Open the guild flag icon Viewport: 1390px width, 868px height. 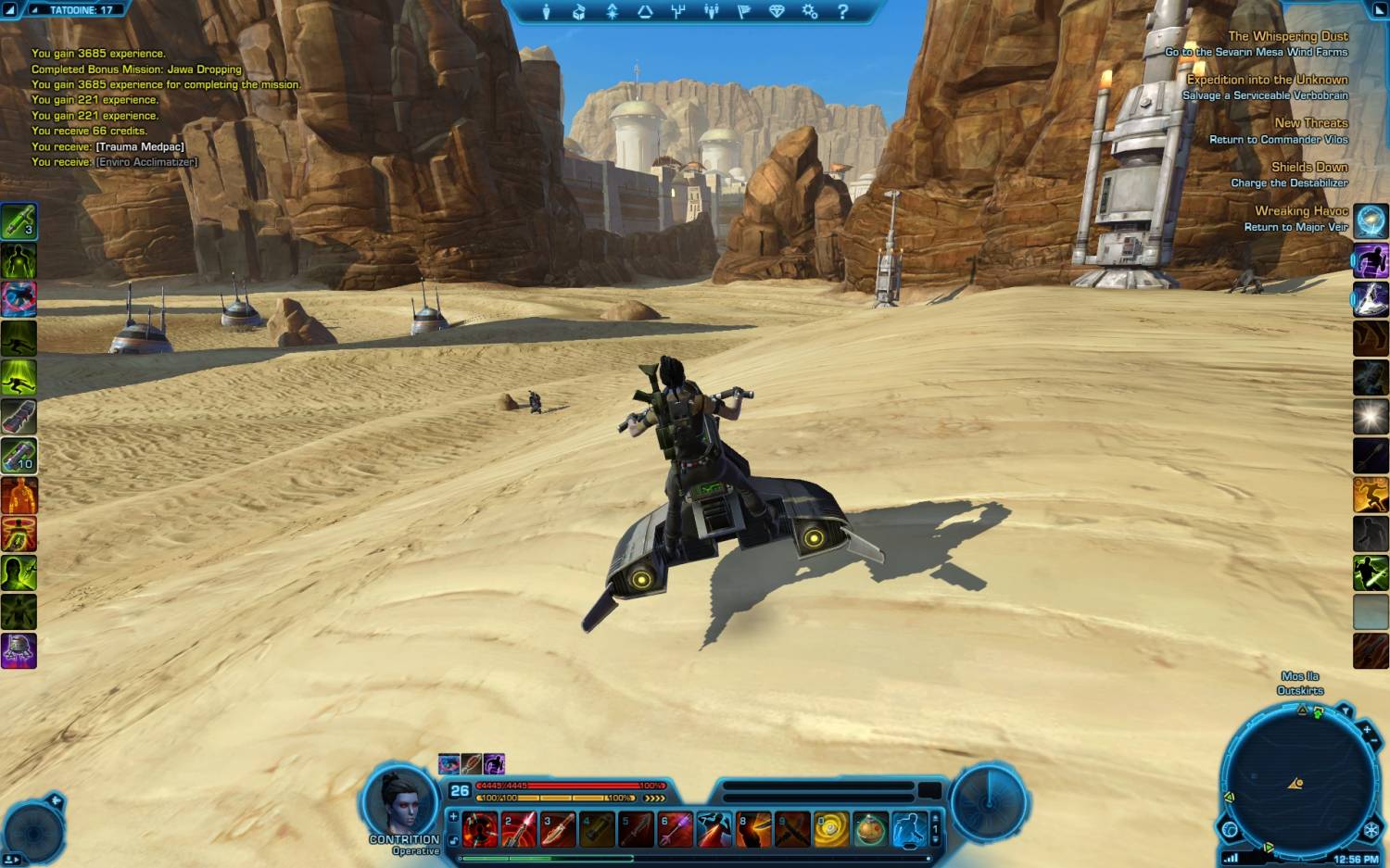point(743,12)
